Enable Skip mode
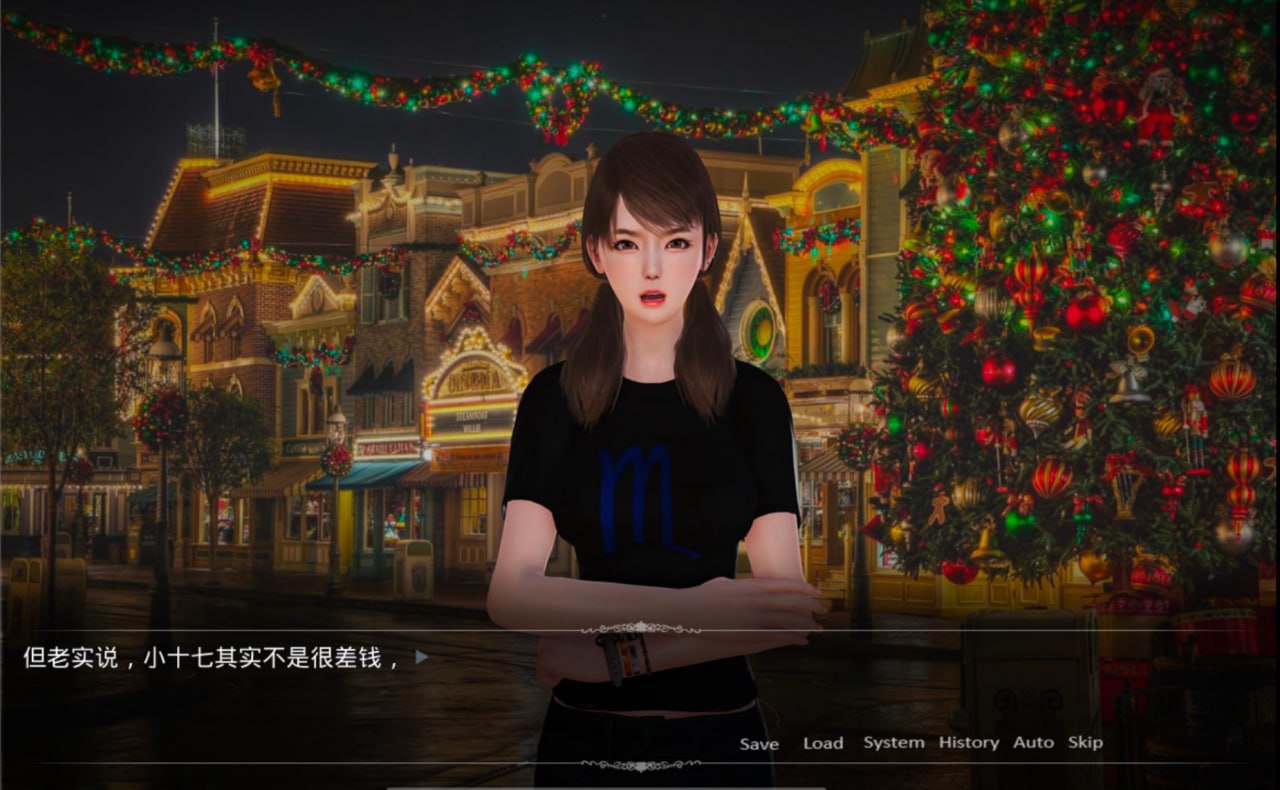 click(x=1086, y=742)
